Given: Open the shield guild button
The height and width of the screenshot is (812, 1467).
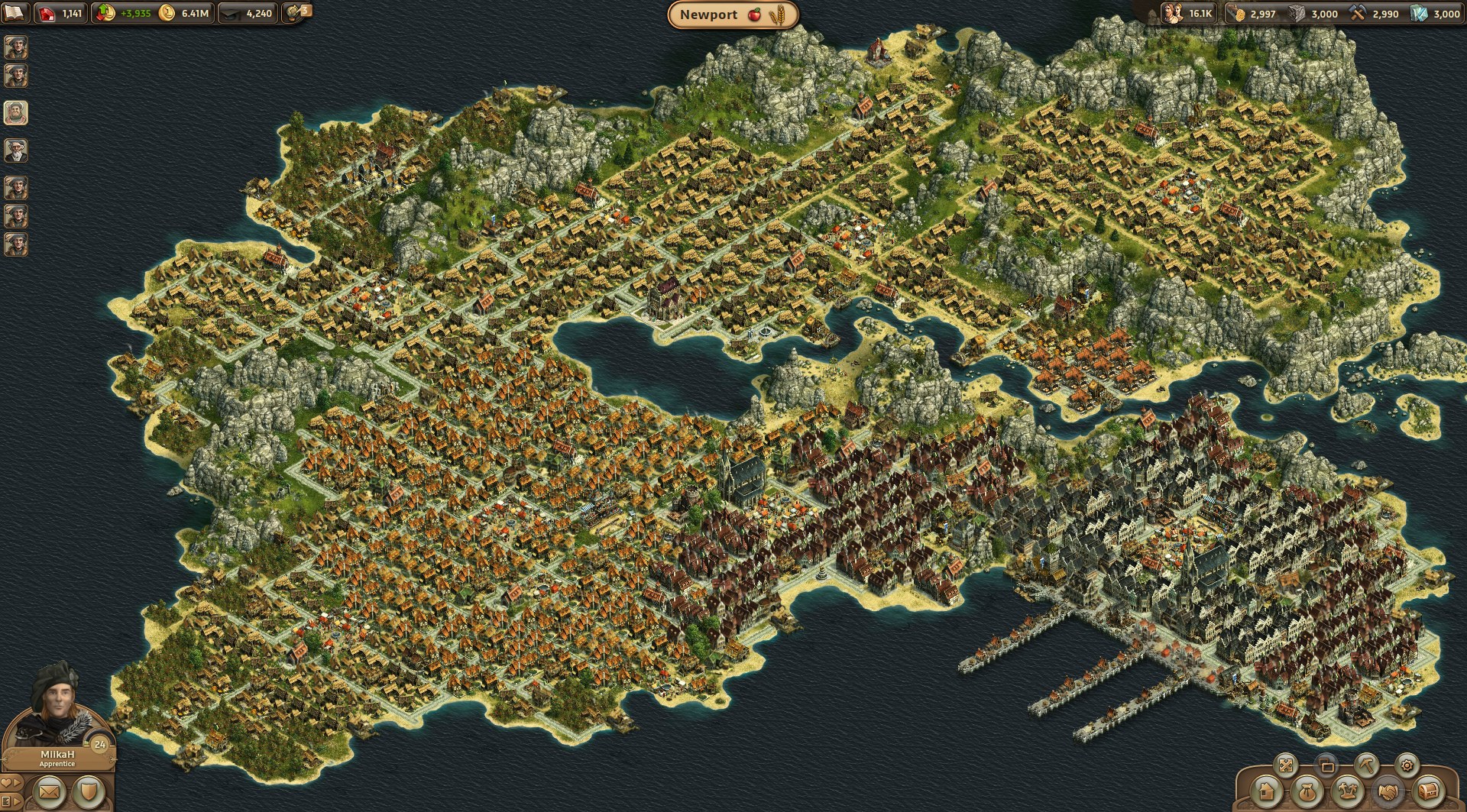Looking at the screenshot, I should tap(89, 793).
